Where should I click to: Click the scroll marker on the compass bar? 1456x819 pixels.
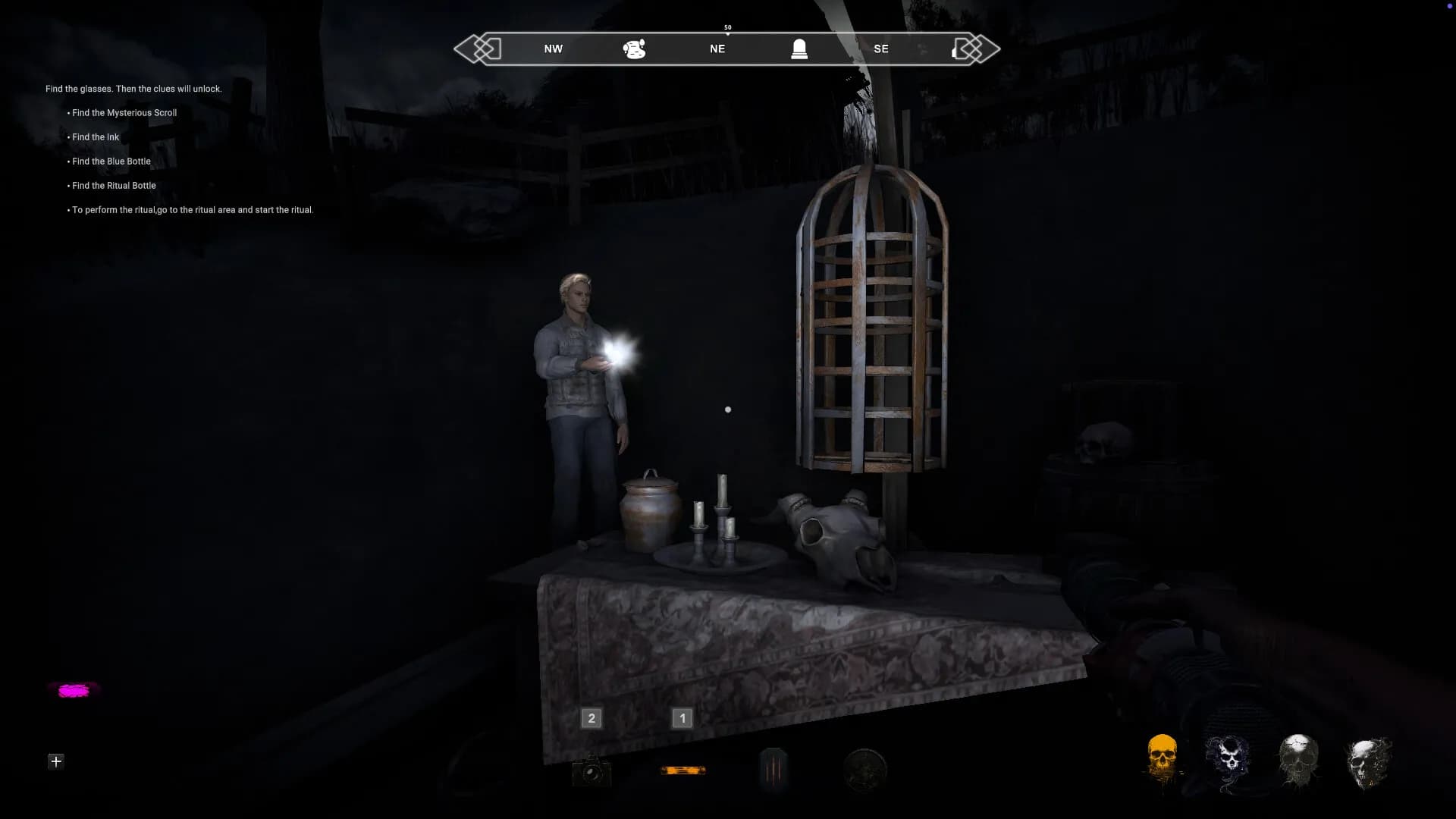634,49
